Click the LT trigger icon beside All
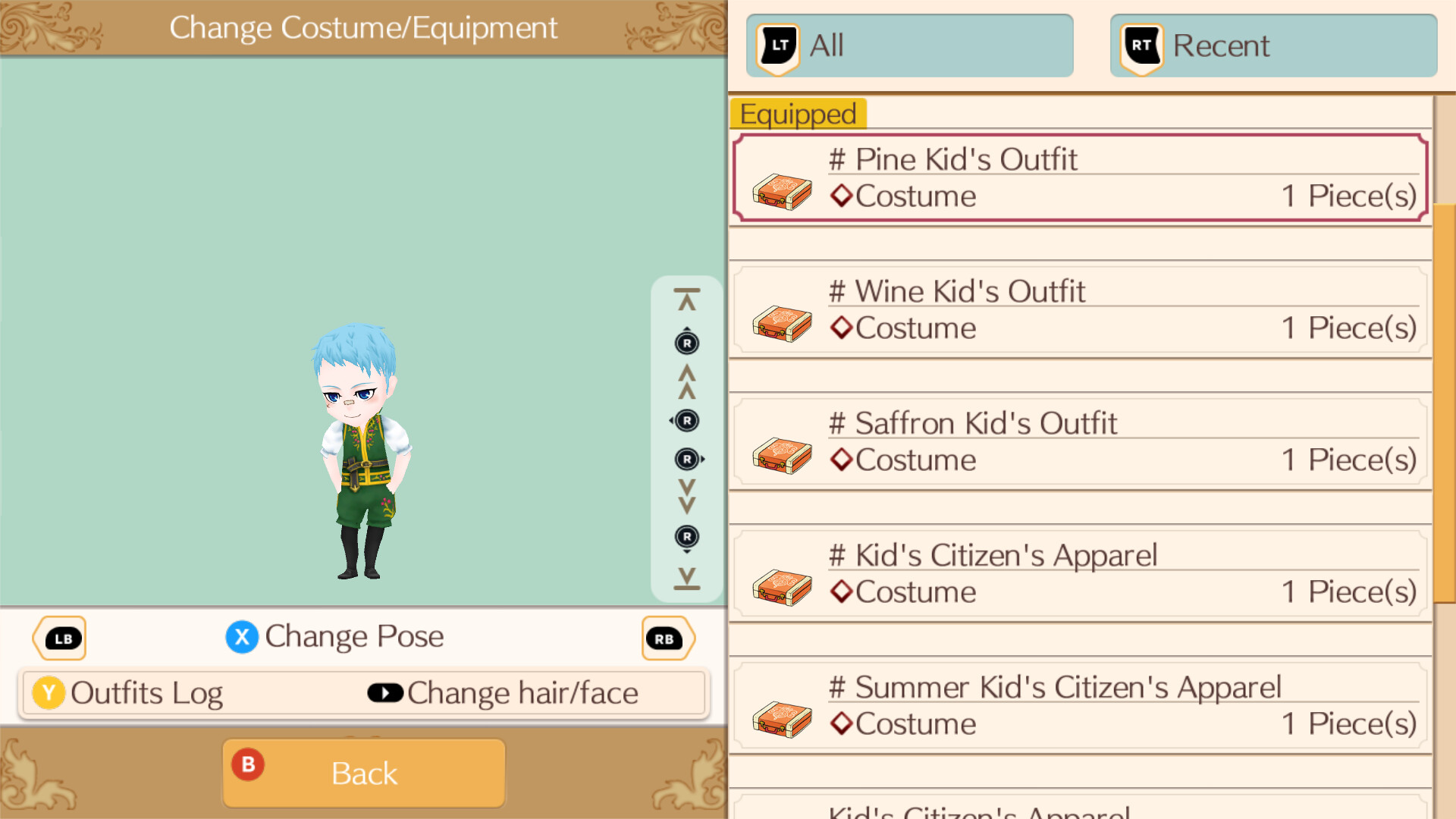The image size is (1456, 819). coord(777,45)
